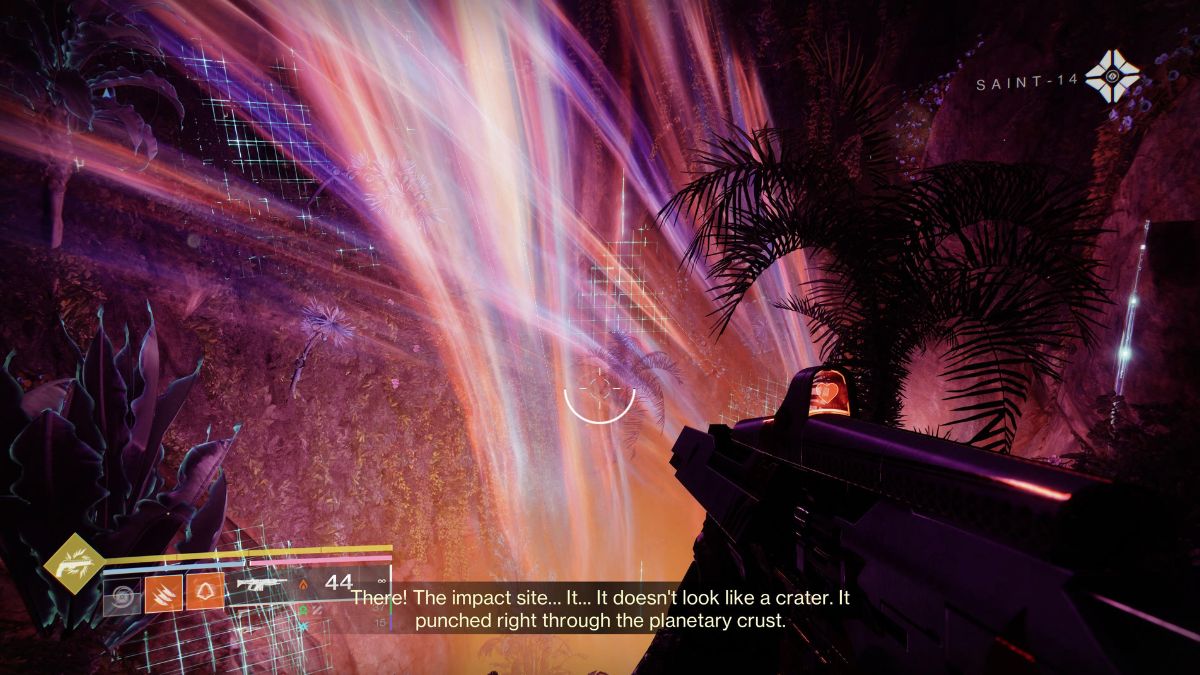This screenshot has height=675, width=1200.
Task: Activate the grey swirl grenade ability
Action: pyautogui.click(x=122, y=598)
